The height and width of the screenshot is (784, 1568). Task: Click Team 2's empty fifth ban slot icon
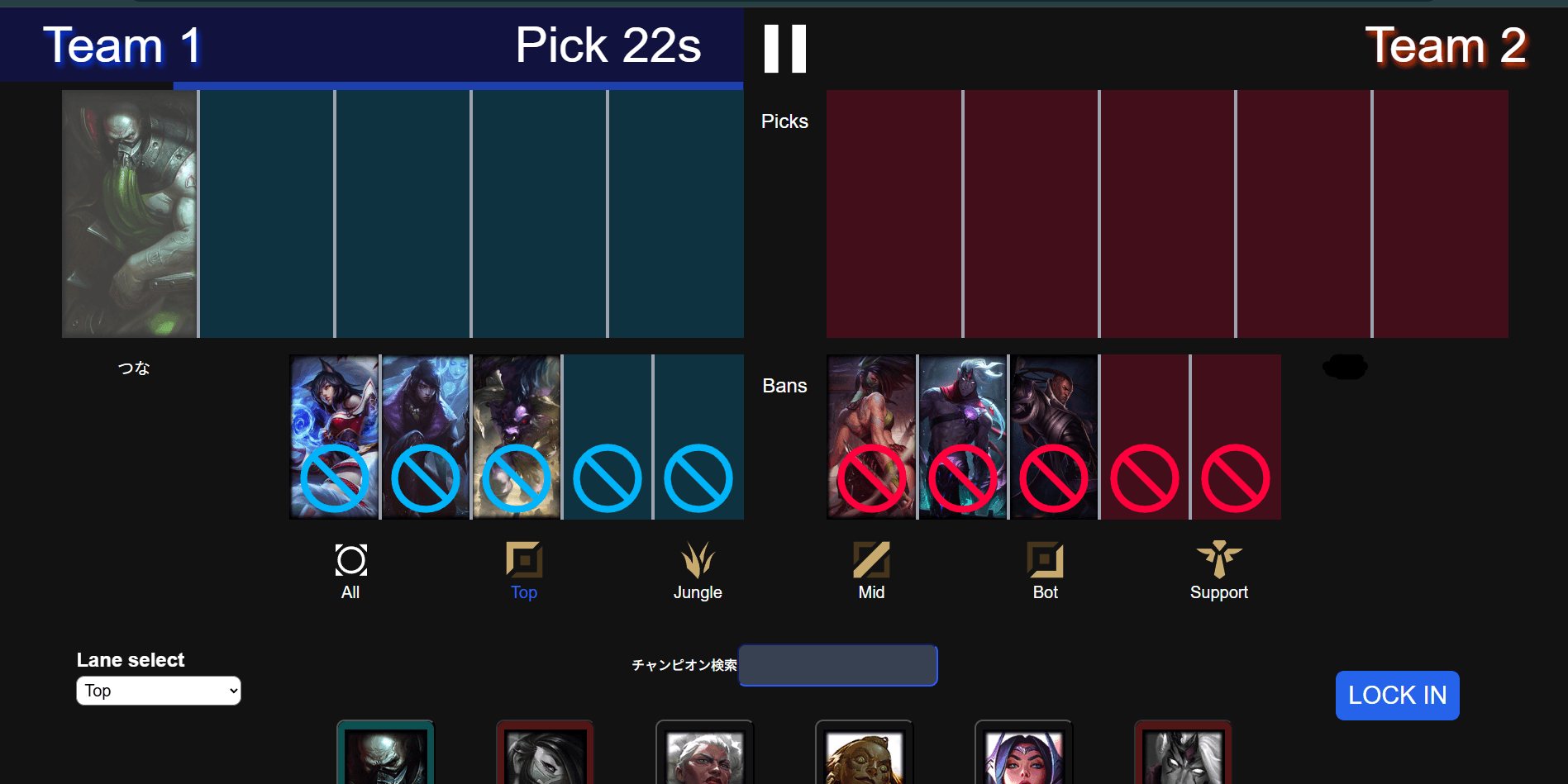pos(1235,478)
